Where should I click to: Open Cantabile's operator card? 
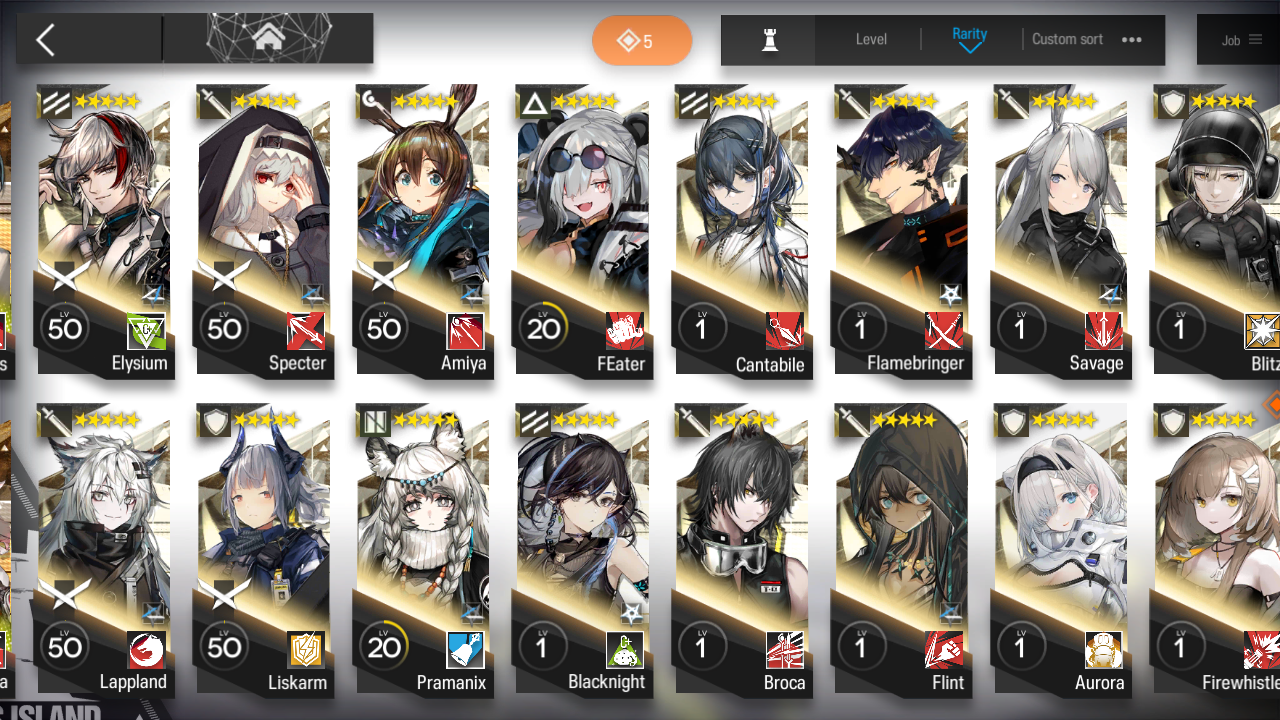pos(742,230)
